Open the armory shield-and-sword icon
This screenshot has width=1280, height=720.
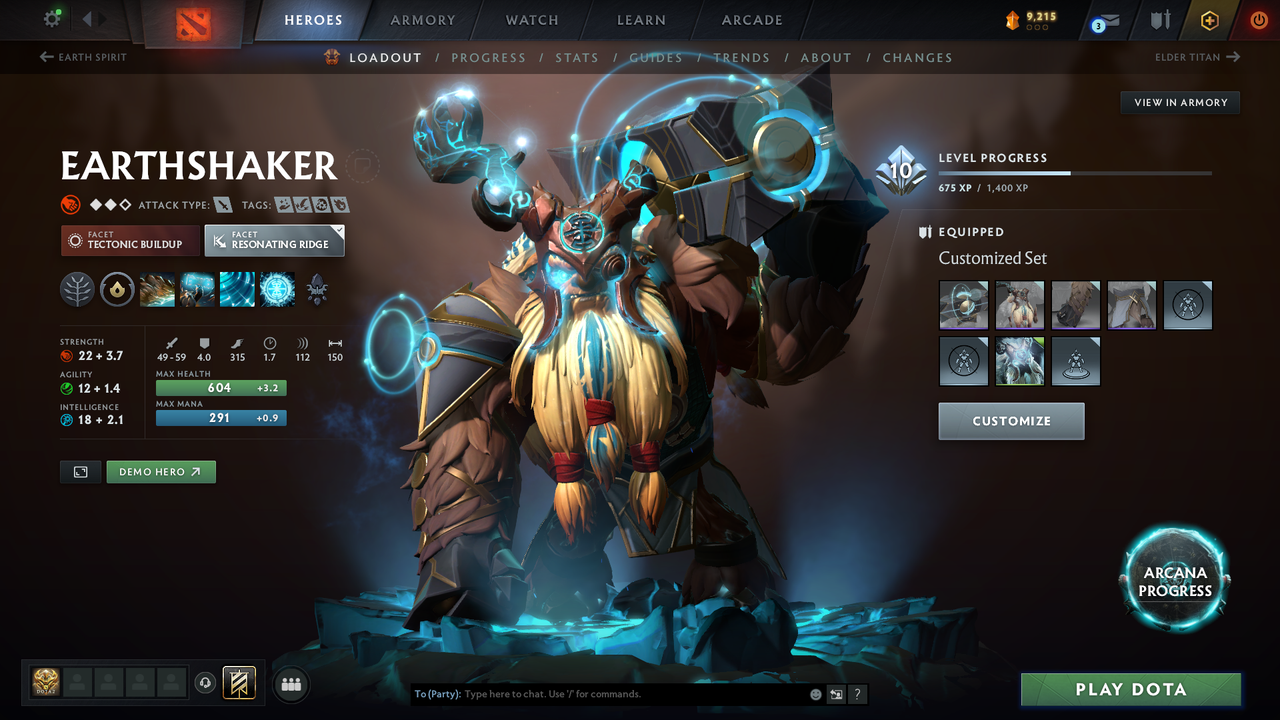click(1160, 19)
